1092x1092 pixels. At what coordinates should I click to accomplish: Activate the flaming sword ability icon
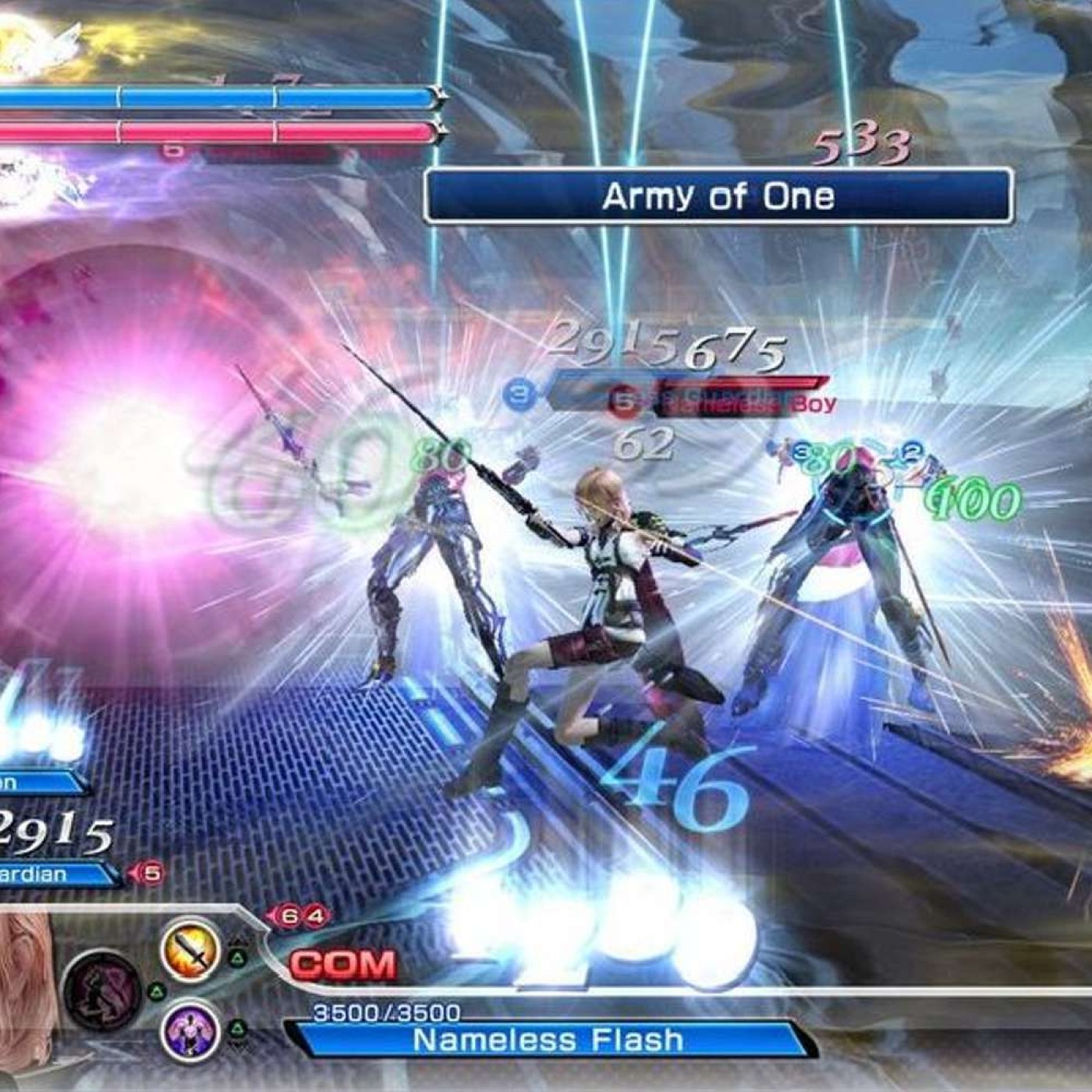click(191, 950)
